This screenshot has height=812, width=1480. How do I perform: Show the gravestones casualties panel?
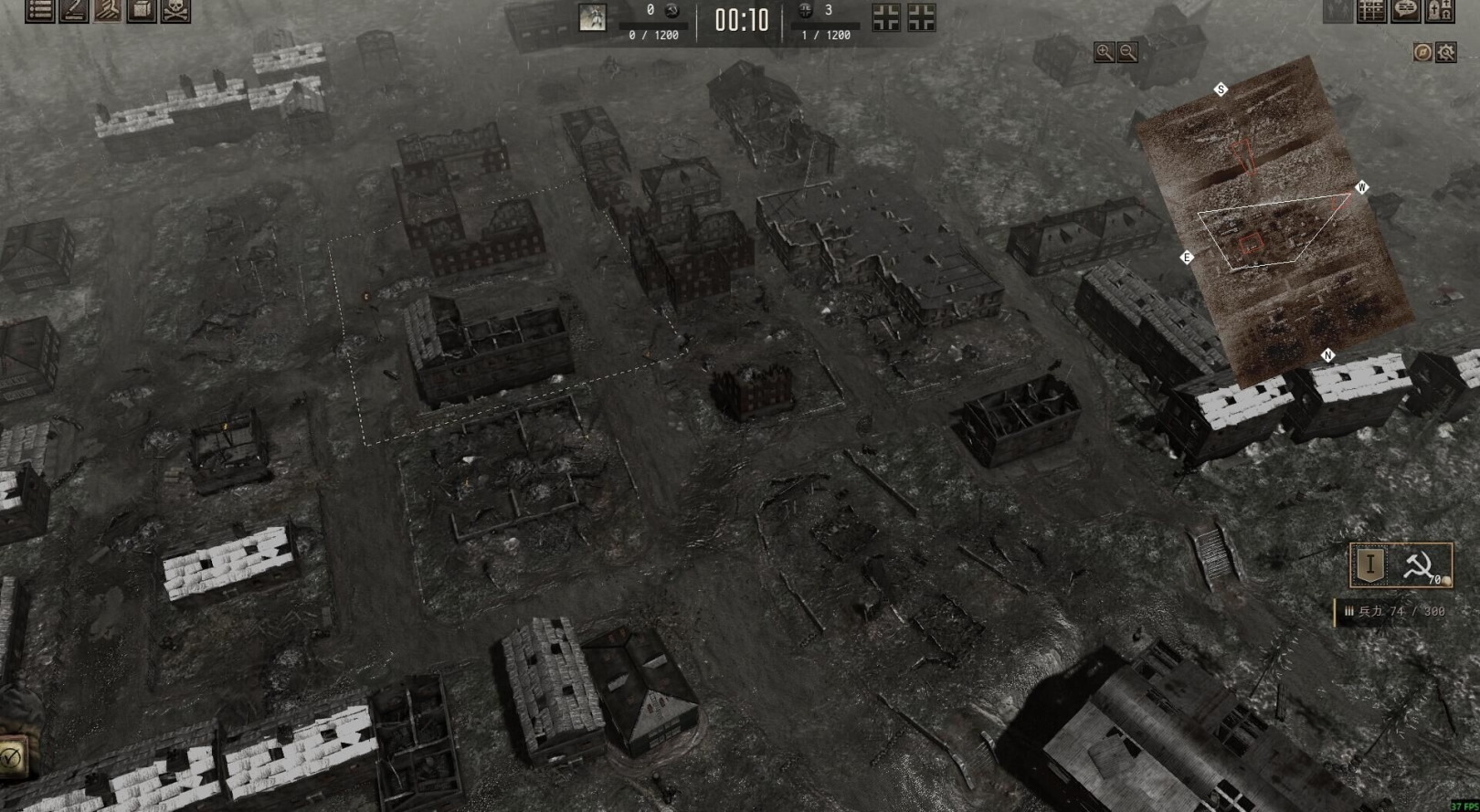point(1439,10)
